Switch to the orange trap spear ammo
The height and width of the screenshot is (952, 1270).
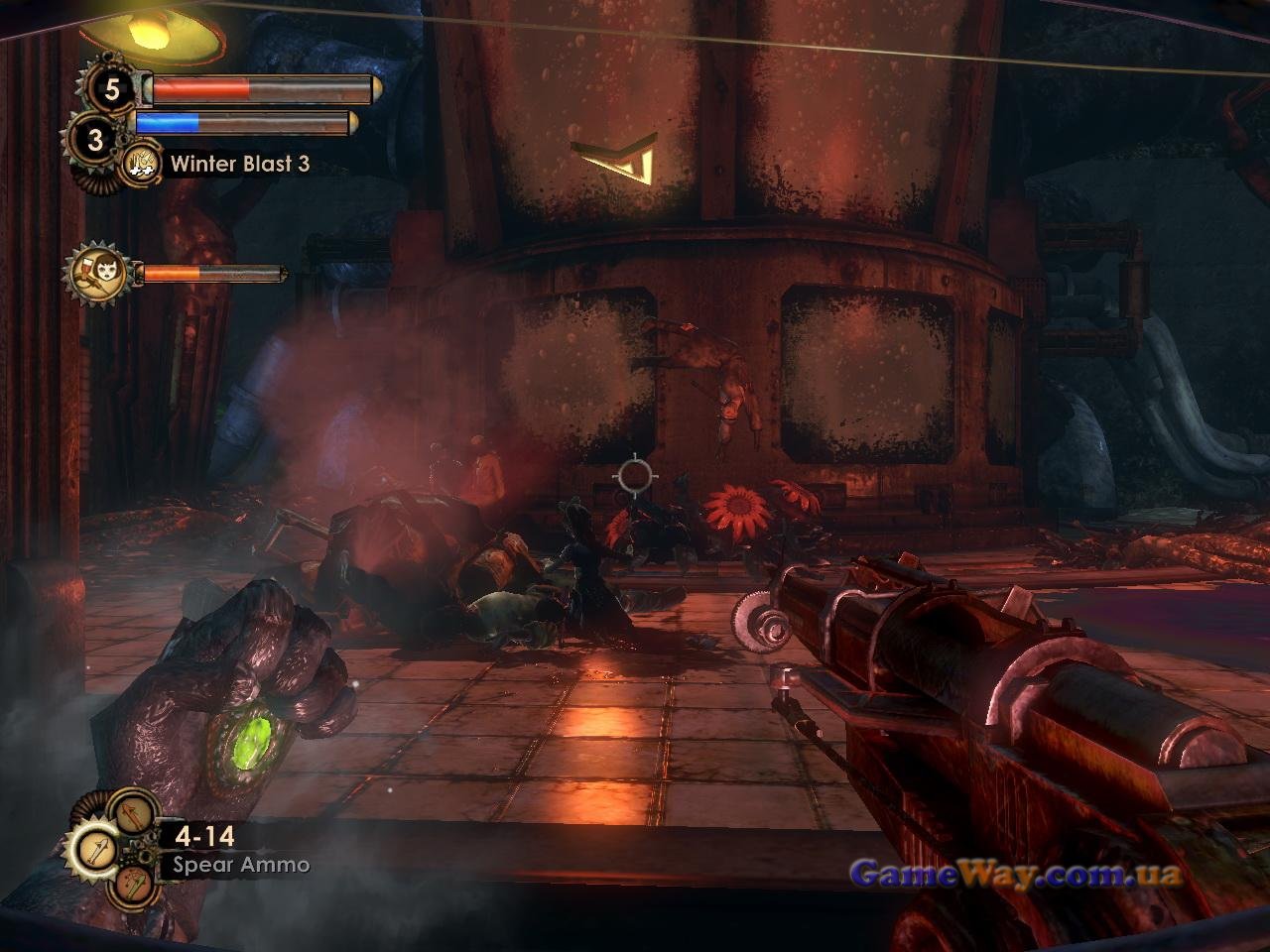pos(133,884)
